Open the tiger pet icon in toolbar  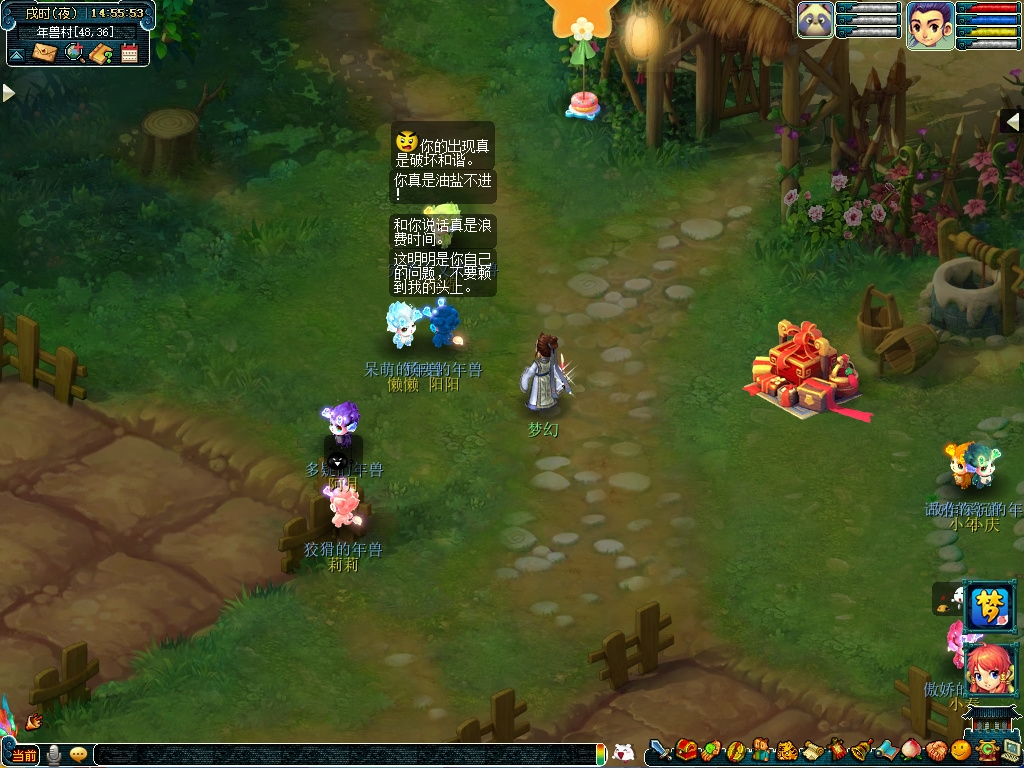[x=786, y=750]
